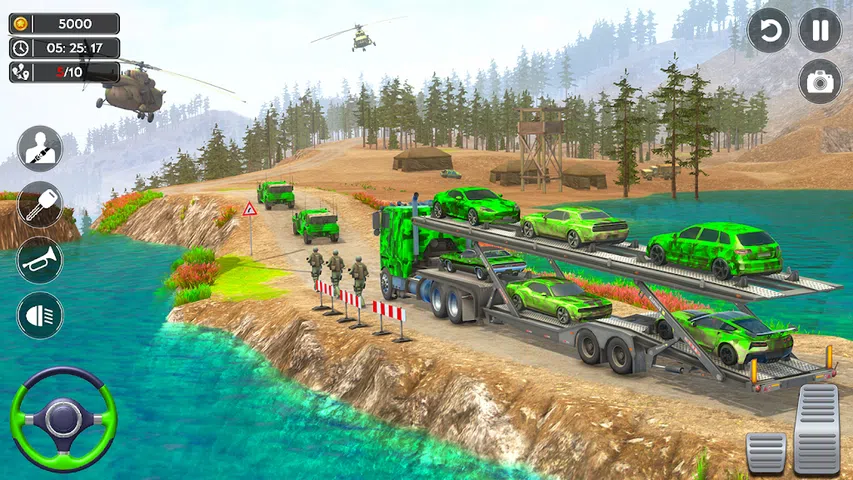The image size is (853, 480).
Task: Click the green steering wheel
Action: click(x=63, y=419)
